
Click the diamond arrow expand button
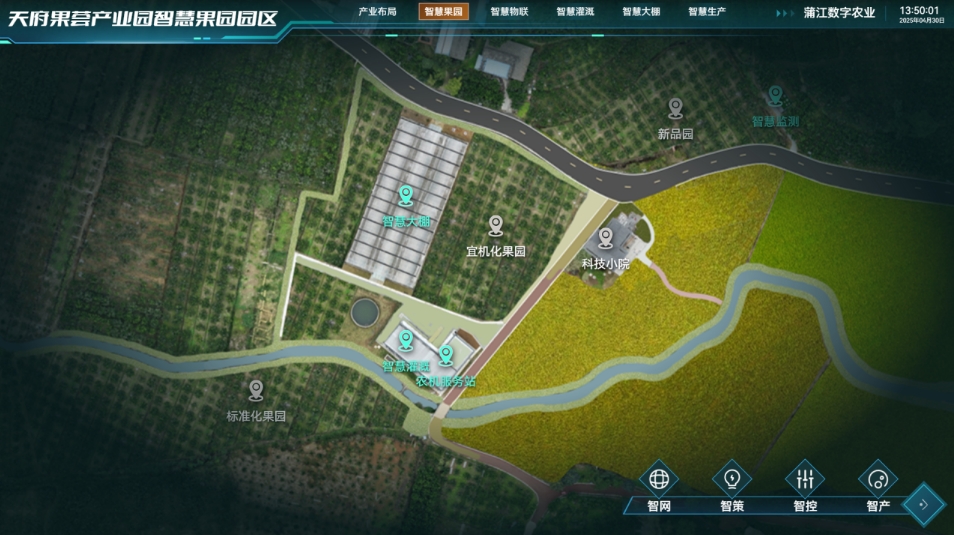coord(923,504)
